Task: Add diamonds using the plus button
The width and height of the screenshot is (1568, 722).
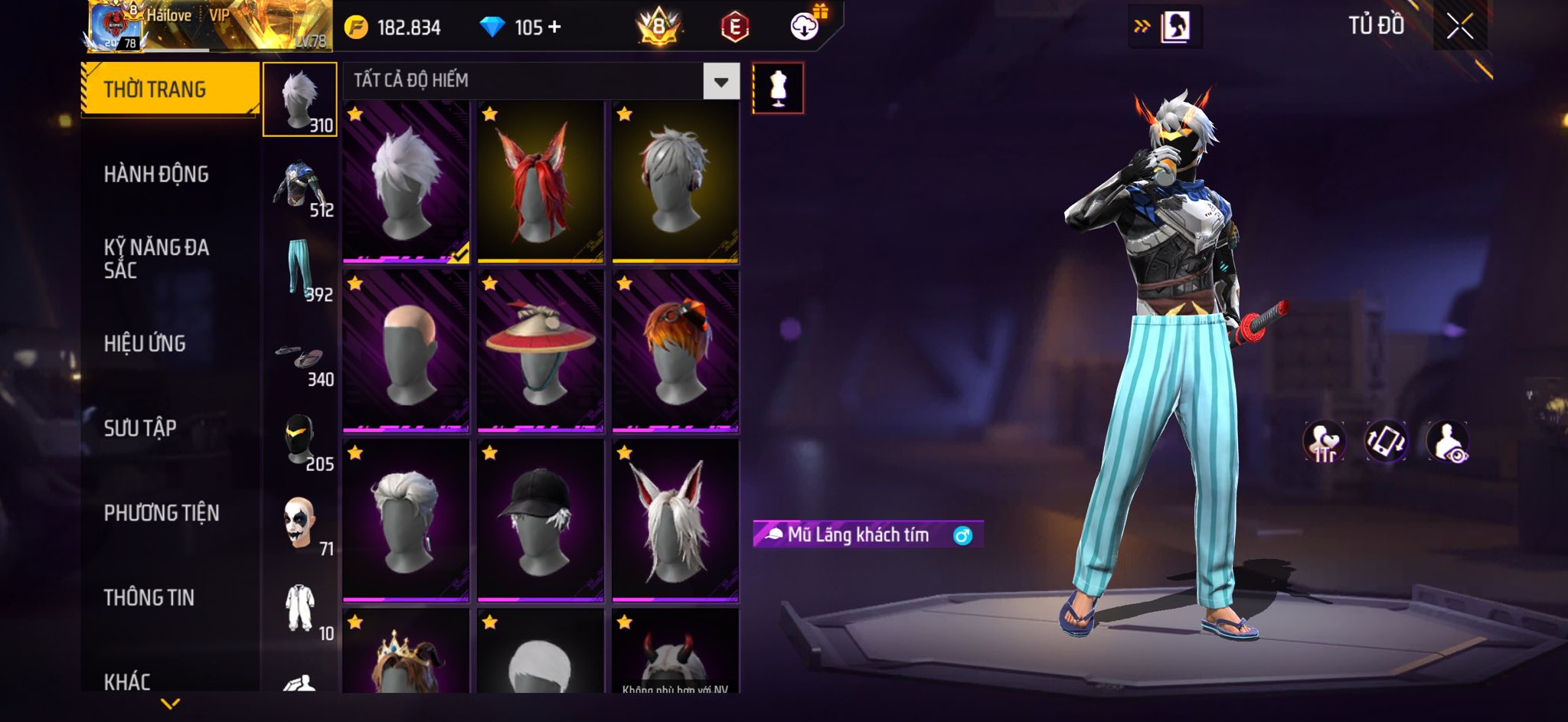Action: 555,28
